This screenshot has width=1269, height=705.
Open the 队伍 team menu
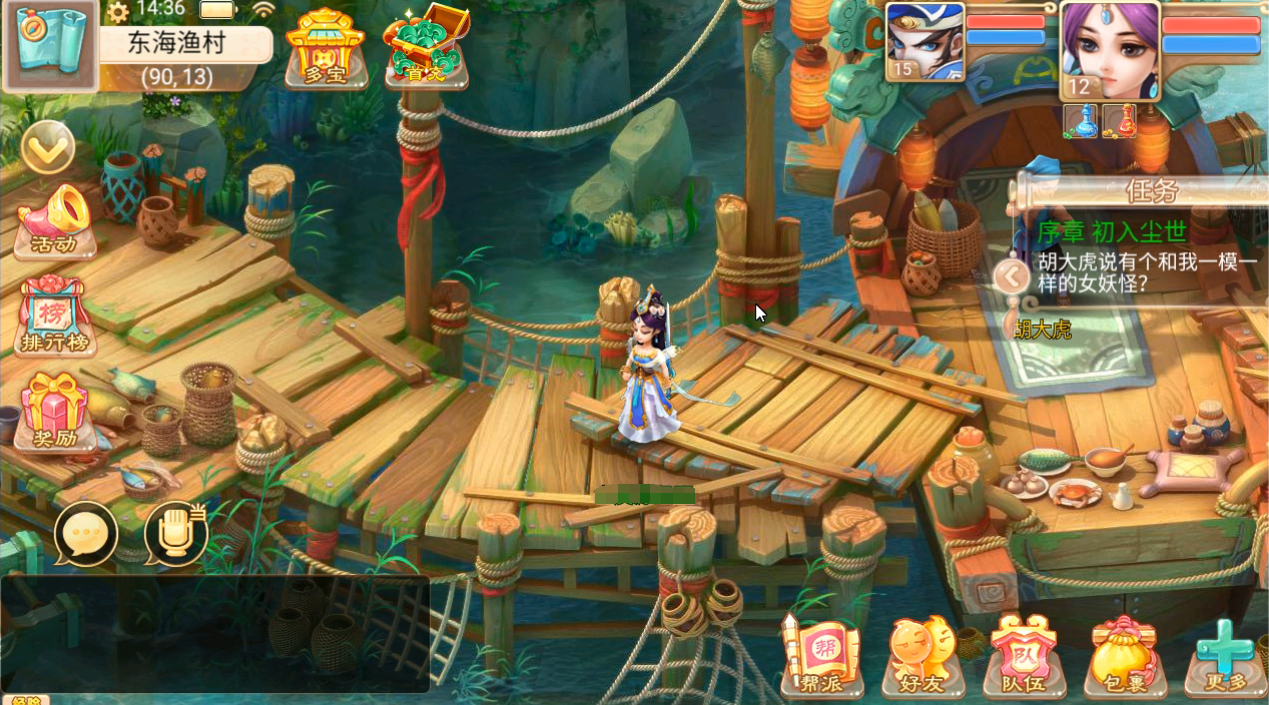1023,655
